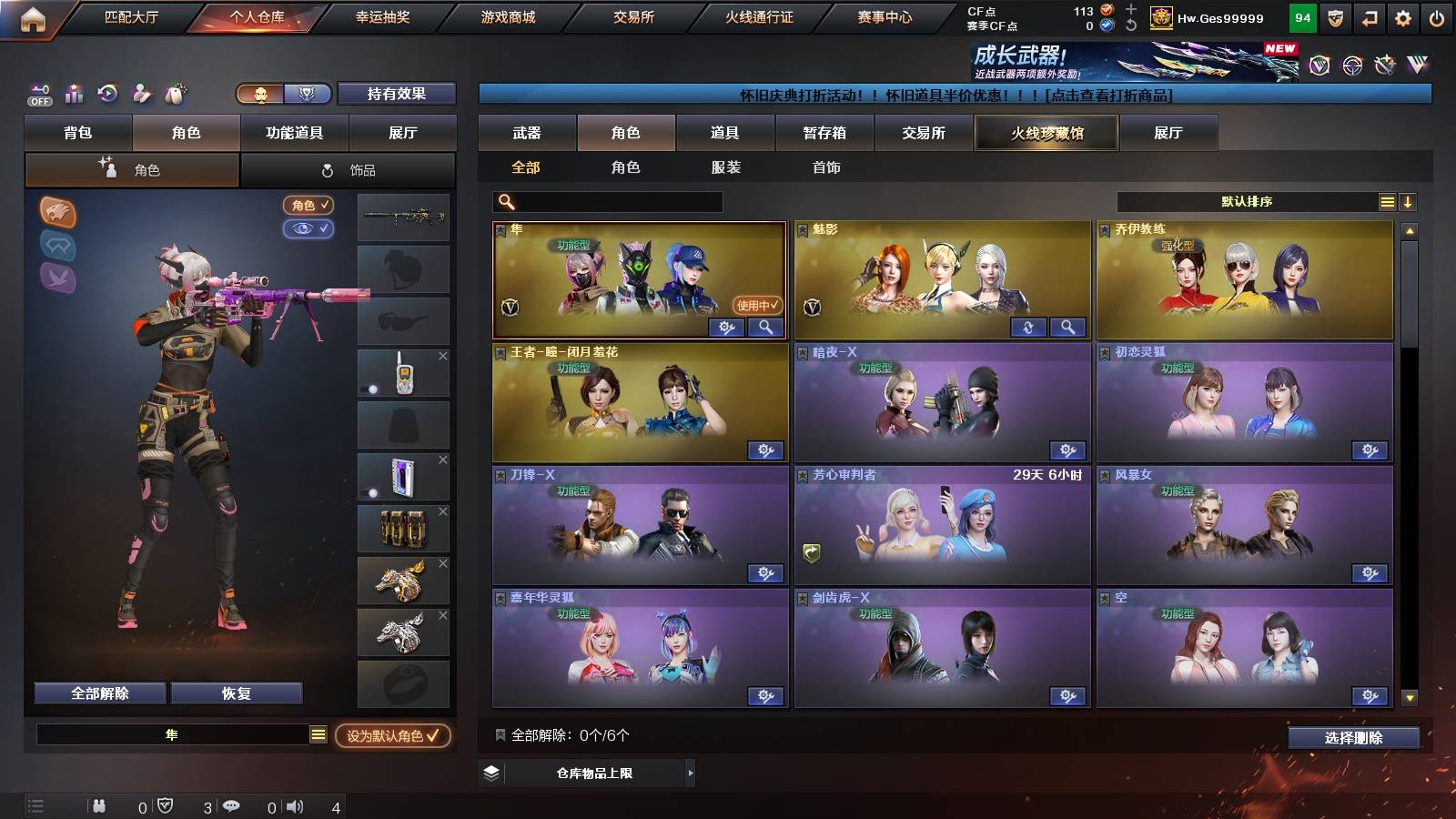Click the gear icon on the 魅影 character card
The image size is (1456, 819).
(x=1028, y=327)
